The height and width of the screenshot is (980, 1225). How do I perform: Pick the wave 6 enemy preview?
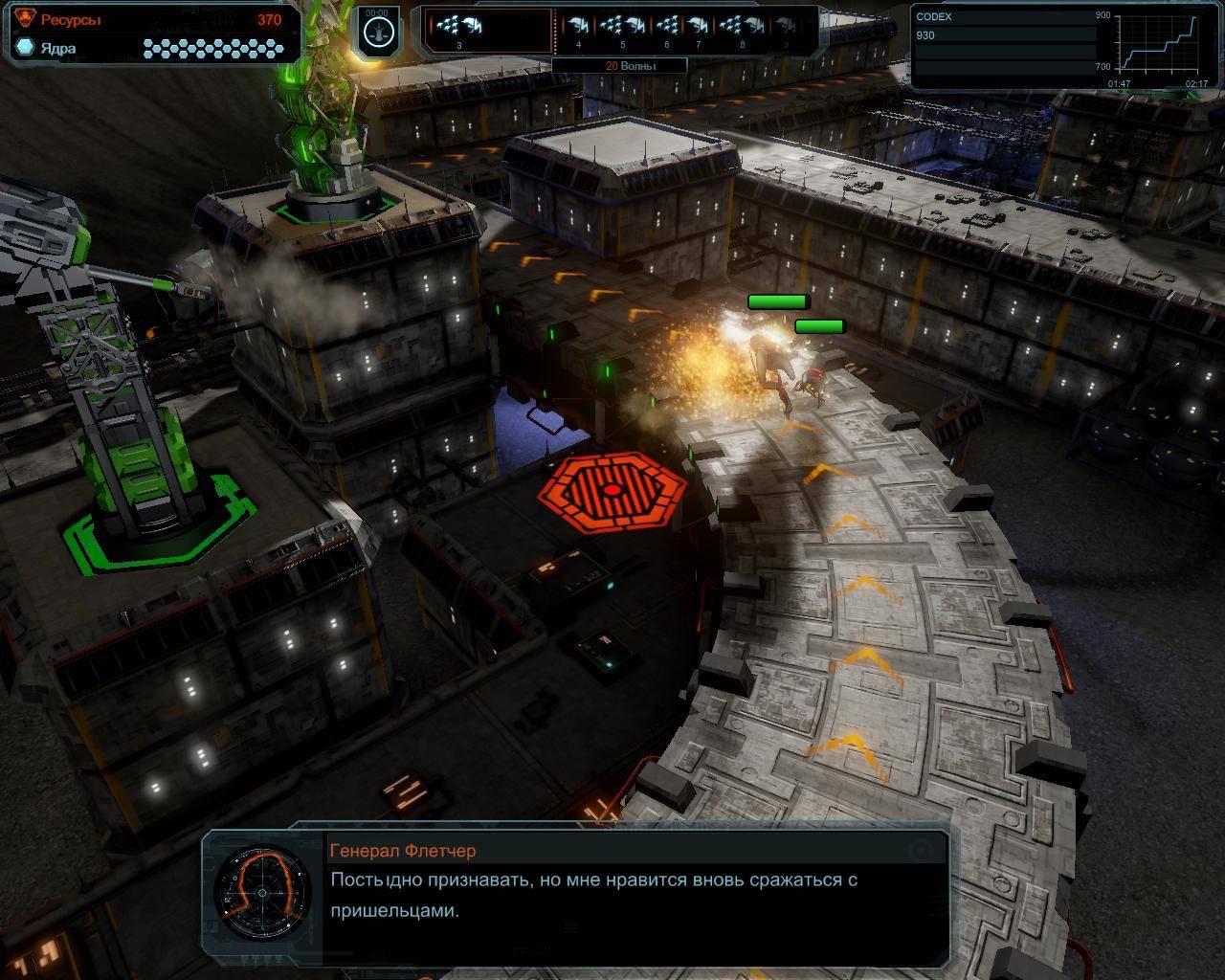(668, 29)
